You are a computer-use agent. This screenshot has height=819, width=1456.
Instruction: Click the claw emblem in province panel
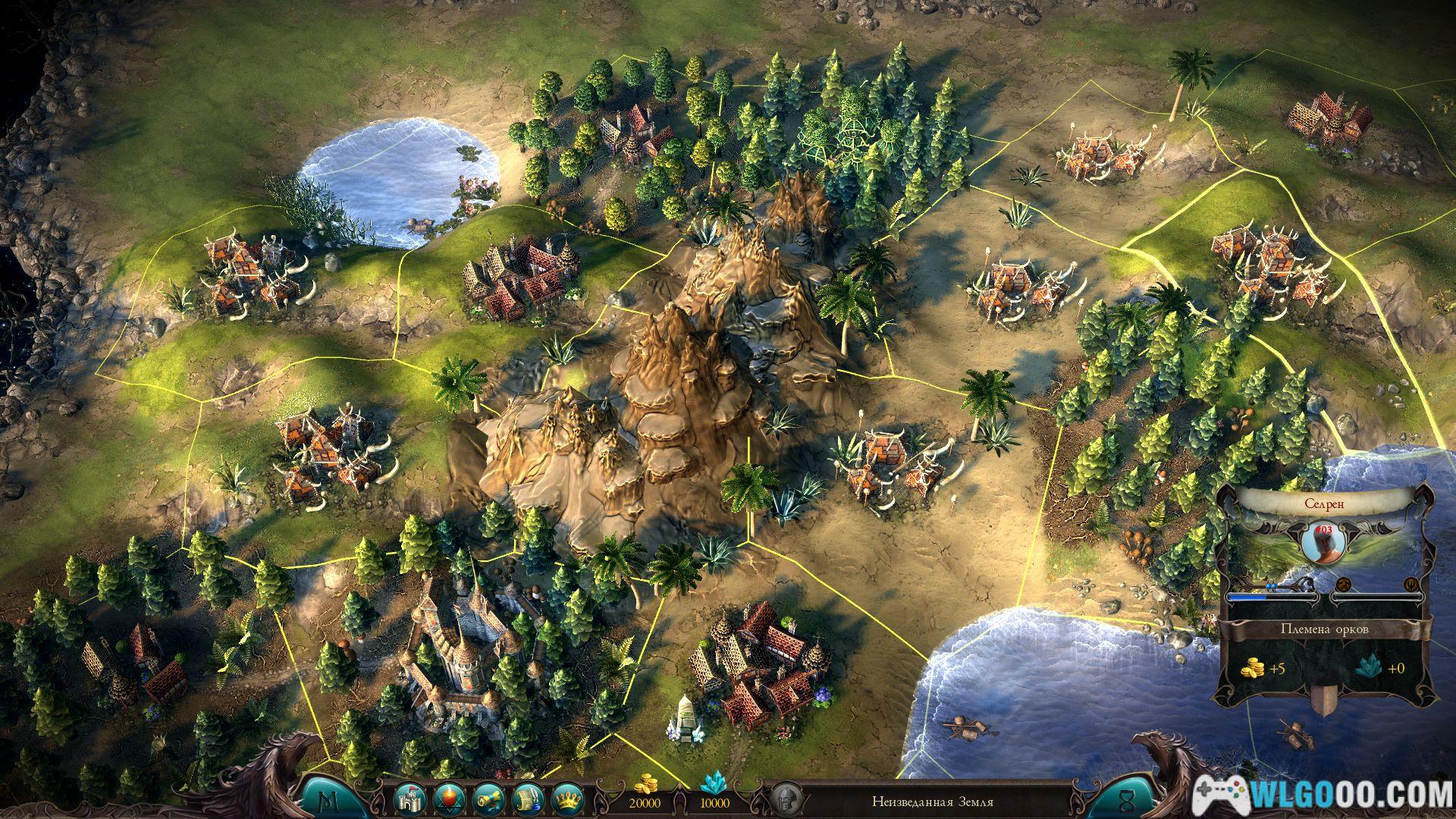pyautogui.click(x=1411, y=584)
